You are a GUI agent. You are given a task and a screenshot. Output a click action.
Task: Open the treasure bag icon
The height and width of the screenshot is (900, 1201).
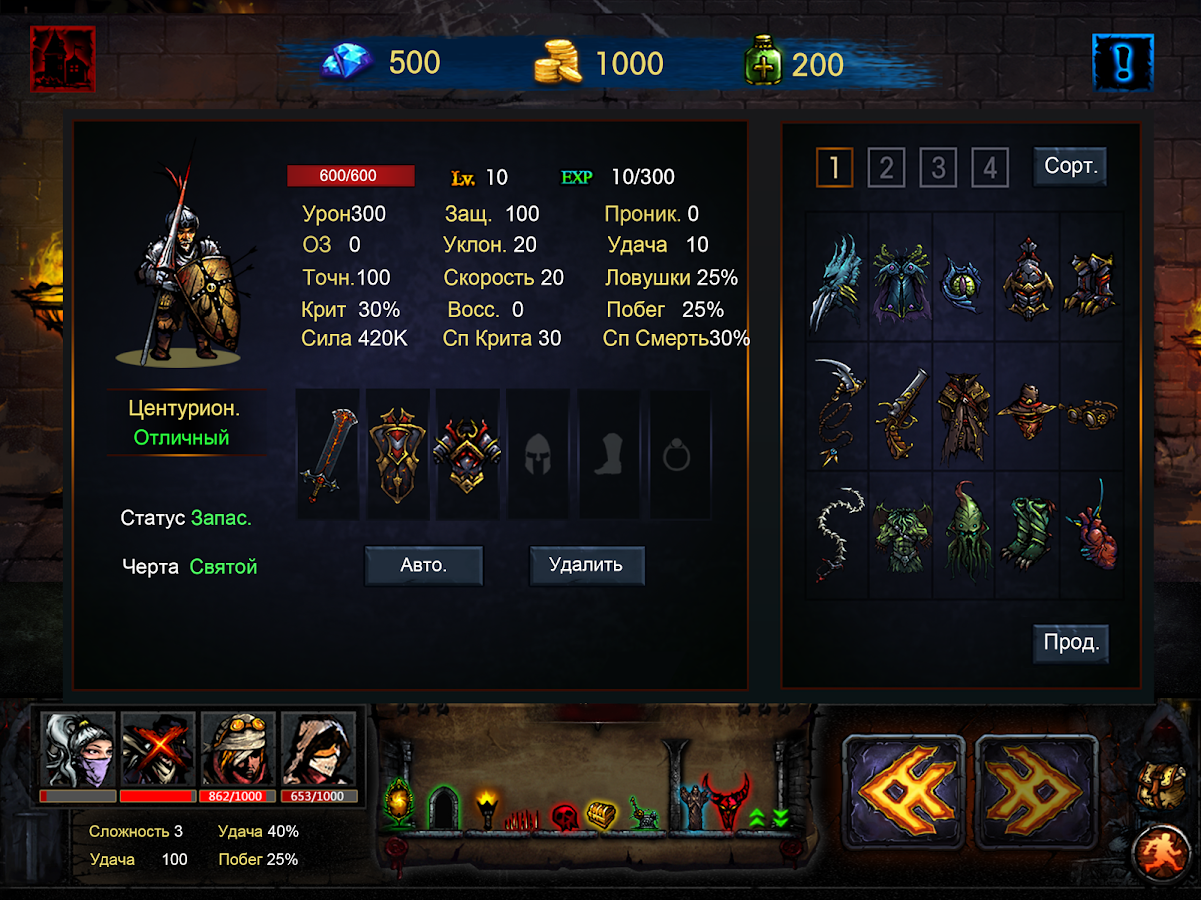1160,787
